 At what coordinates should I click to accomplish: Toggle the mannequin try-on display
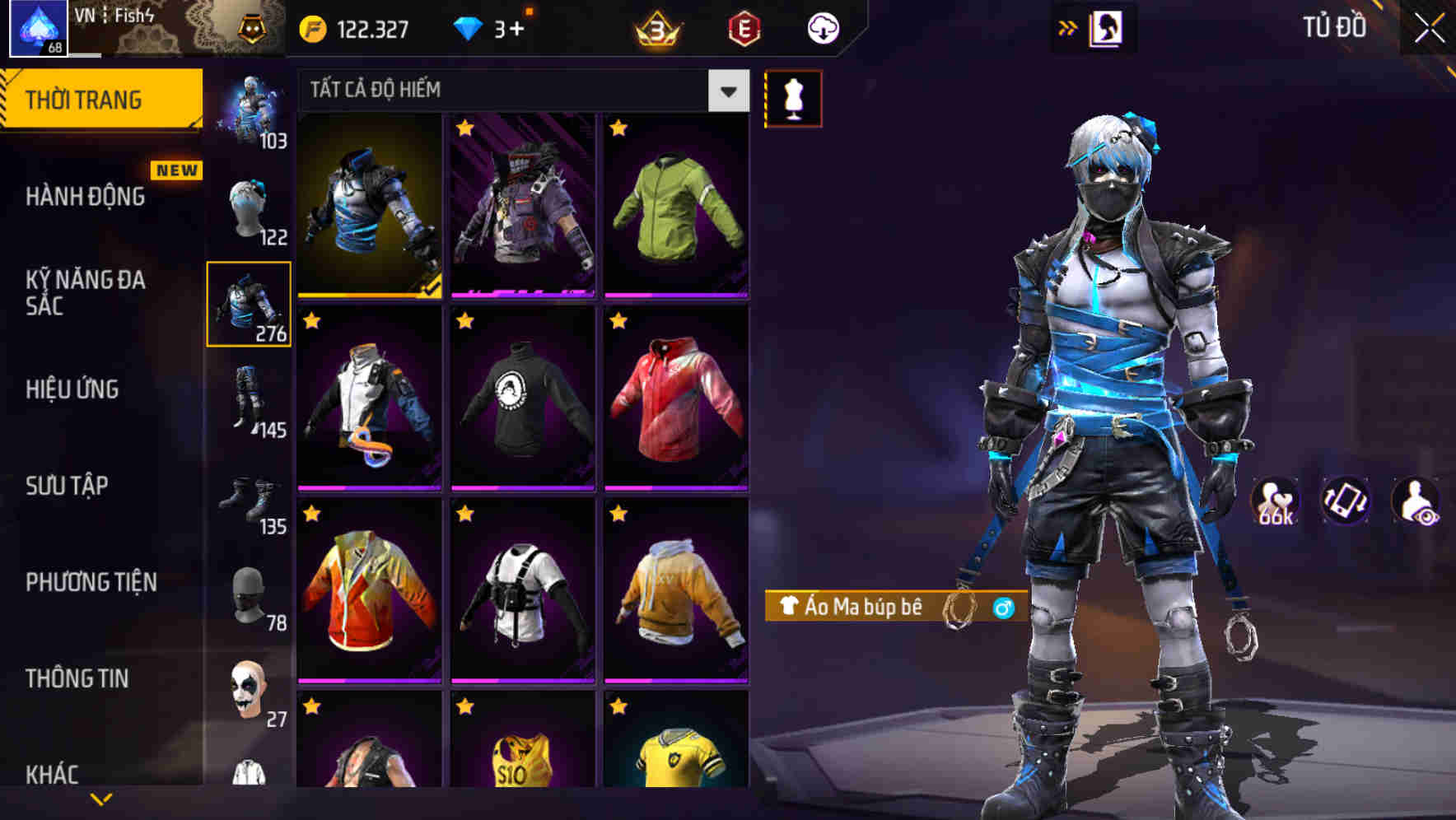click(x=792, y=97)
